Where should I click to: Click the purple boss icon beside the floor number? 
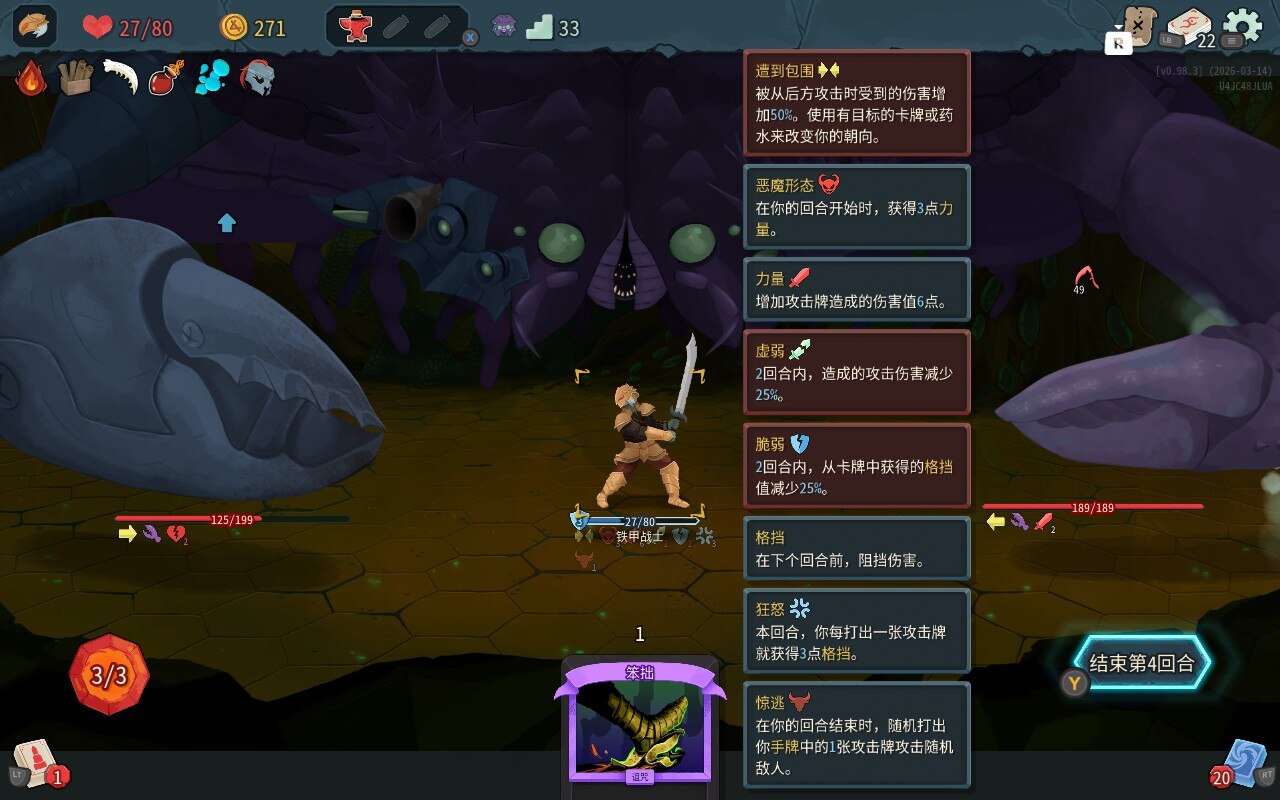tap(504, 27)
